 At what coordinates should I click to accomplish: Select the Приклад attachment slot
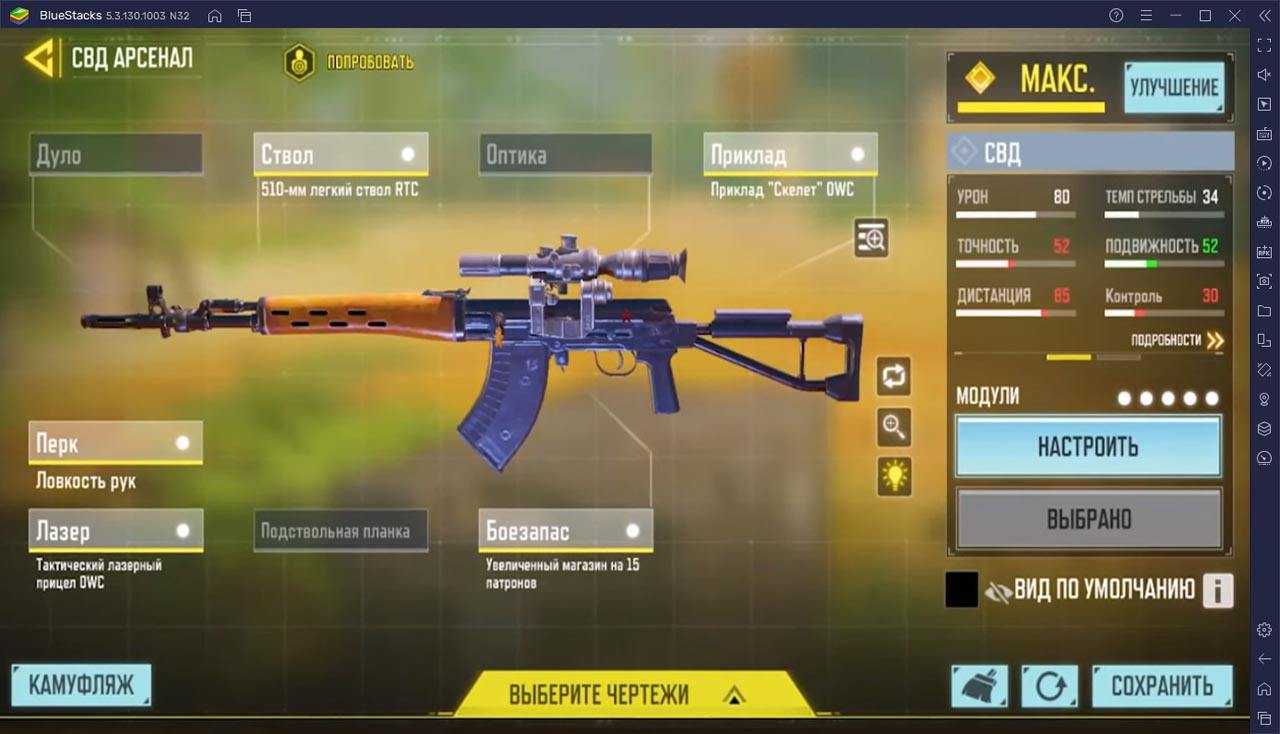point(790,155)
